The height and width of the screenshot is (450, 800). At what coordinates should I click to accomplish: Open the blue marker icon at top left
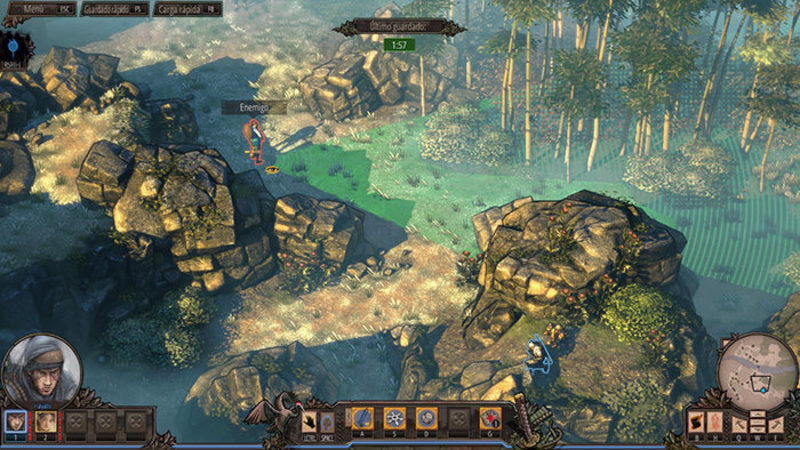pos(14,46)
